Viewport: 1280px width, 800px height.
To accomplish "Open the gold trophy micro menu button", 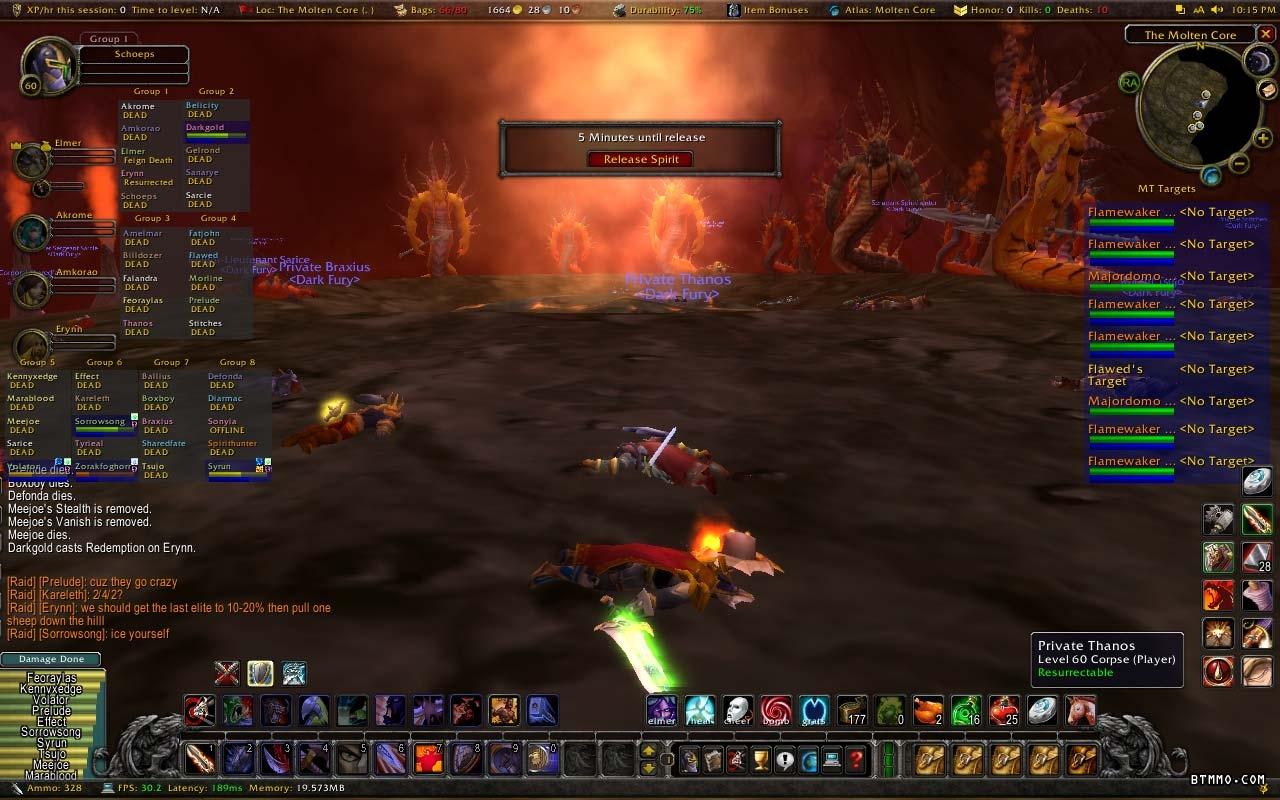I will point(761,760).
